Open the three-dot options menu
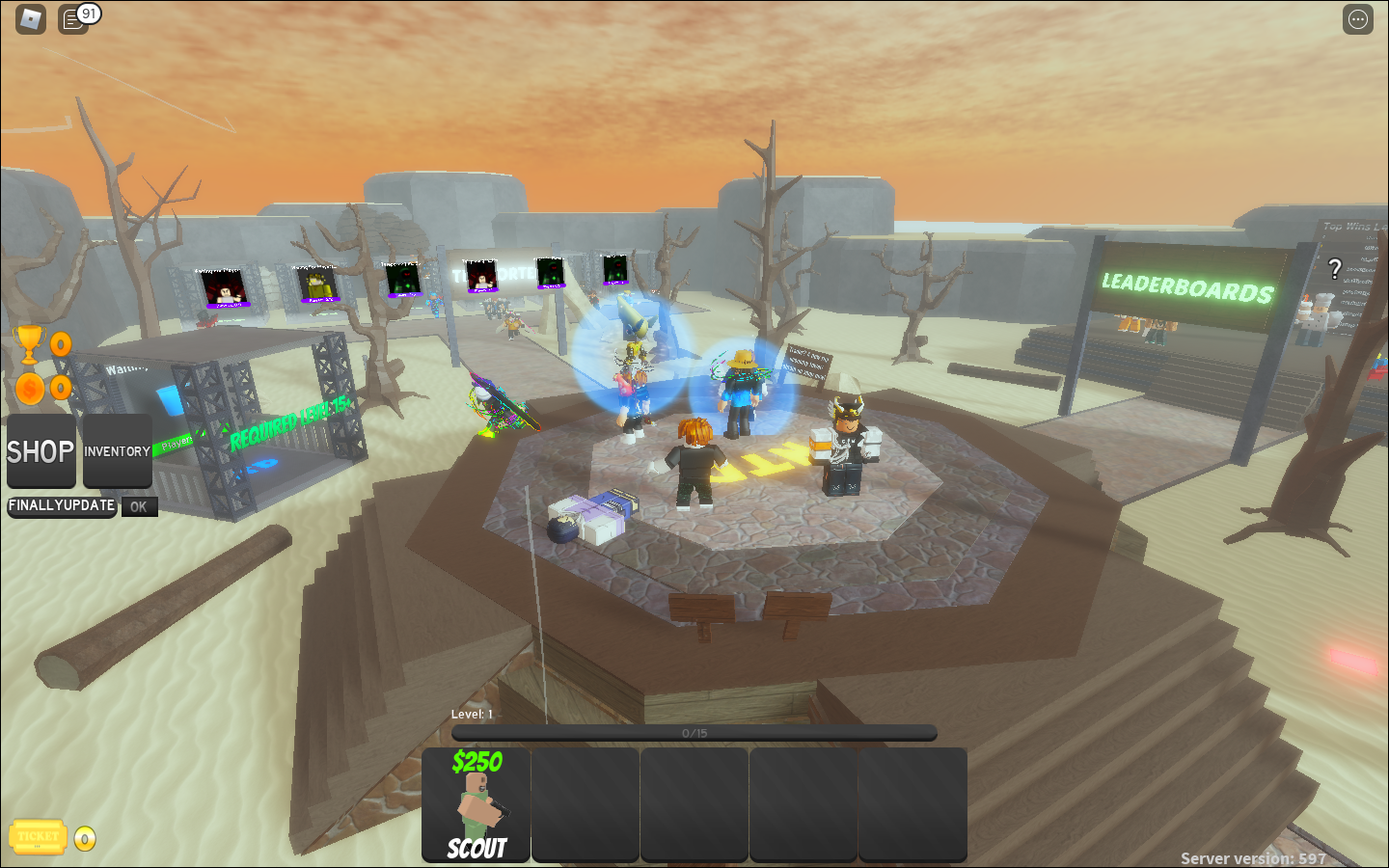This screenshot has width=1389, height=868. point(1357,19)
